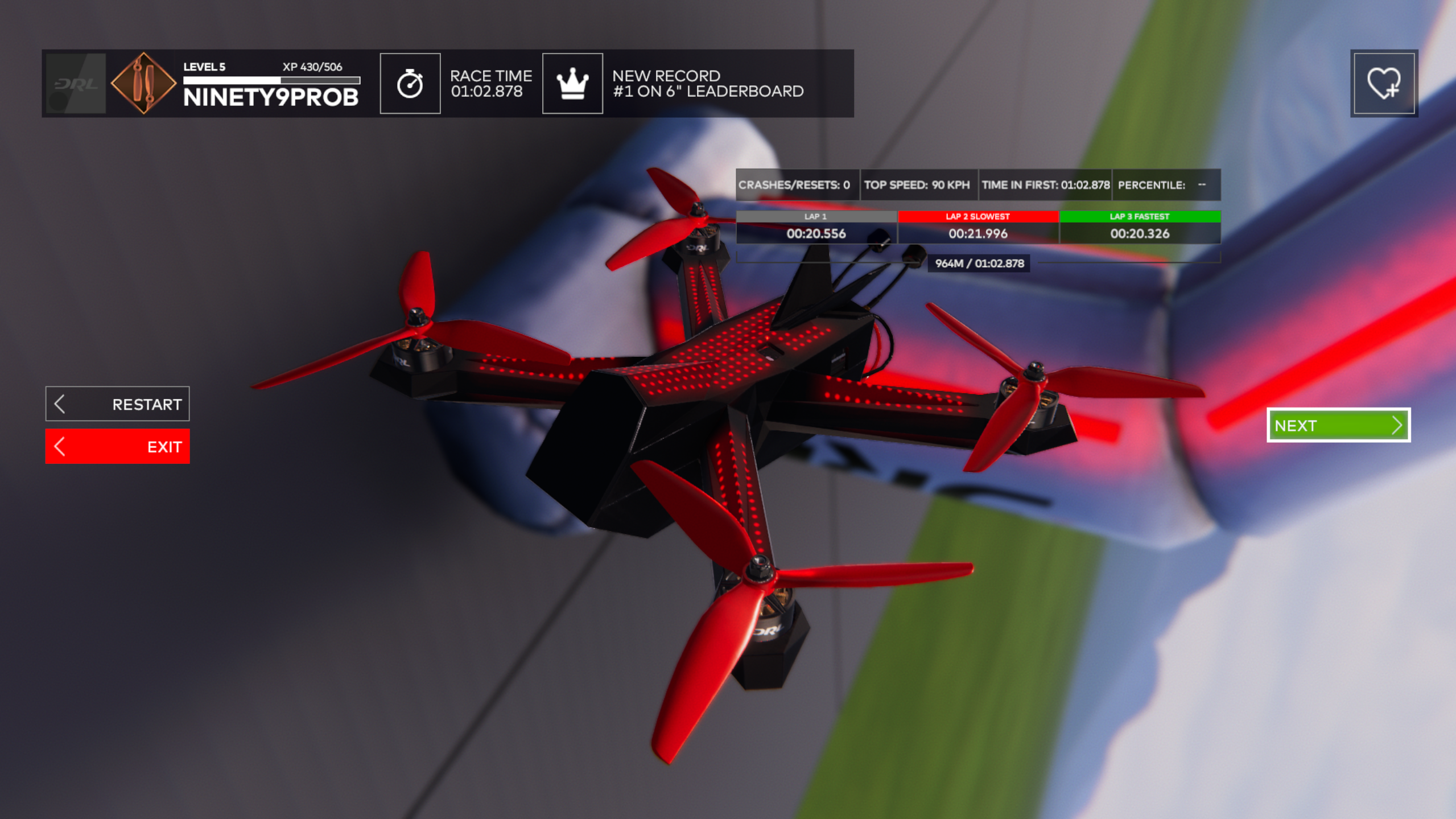Viewport: 1456px width, 819px height.
Task: Select the Lap 2 Slowest time panel
Action: 977,228
